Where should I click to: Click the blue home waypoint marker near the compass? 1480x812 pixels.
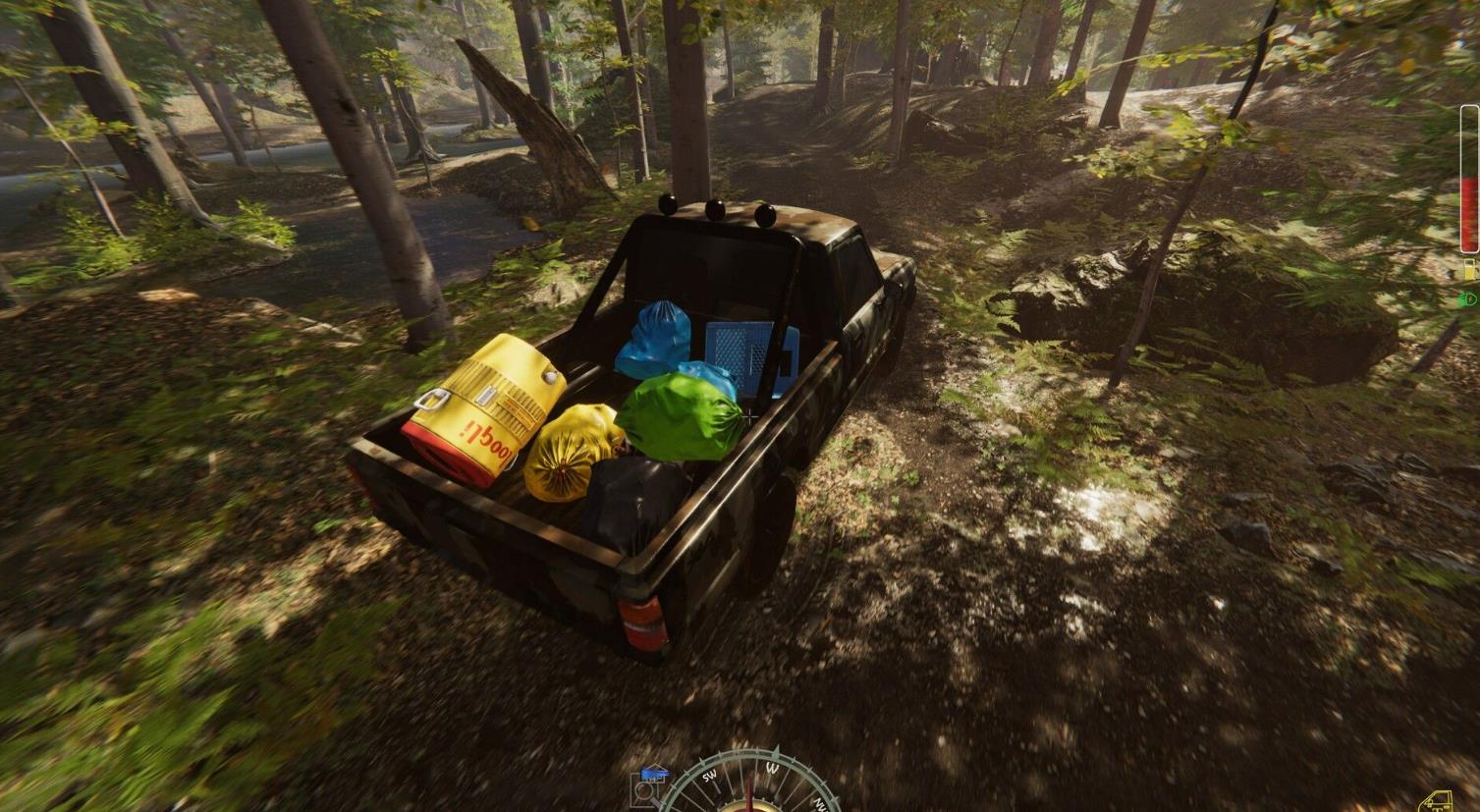(x=654, y=774)
